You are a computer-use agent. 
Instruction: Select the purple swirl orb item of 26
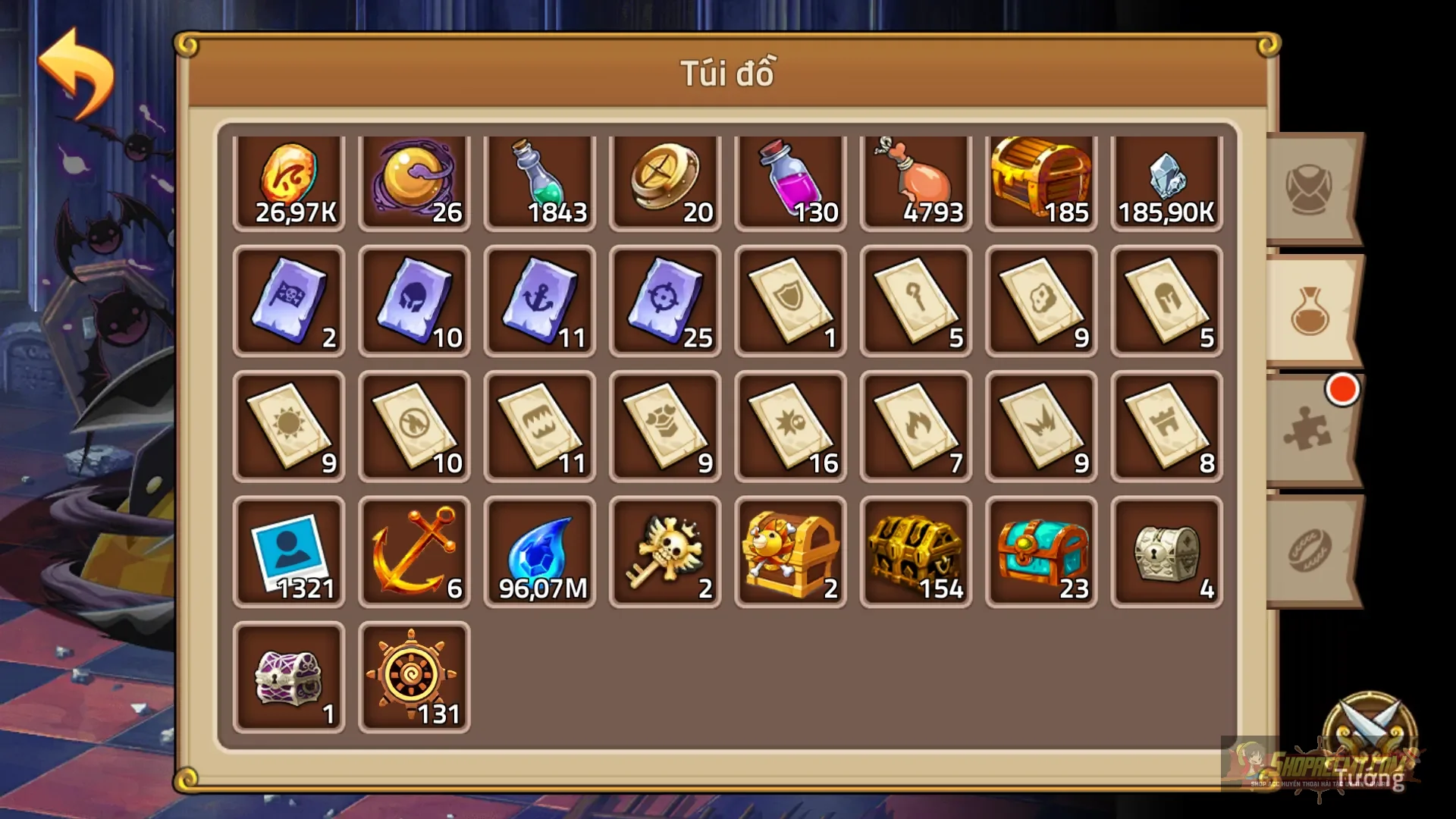414,178
